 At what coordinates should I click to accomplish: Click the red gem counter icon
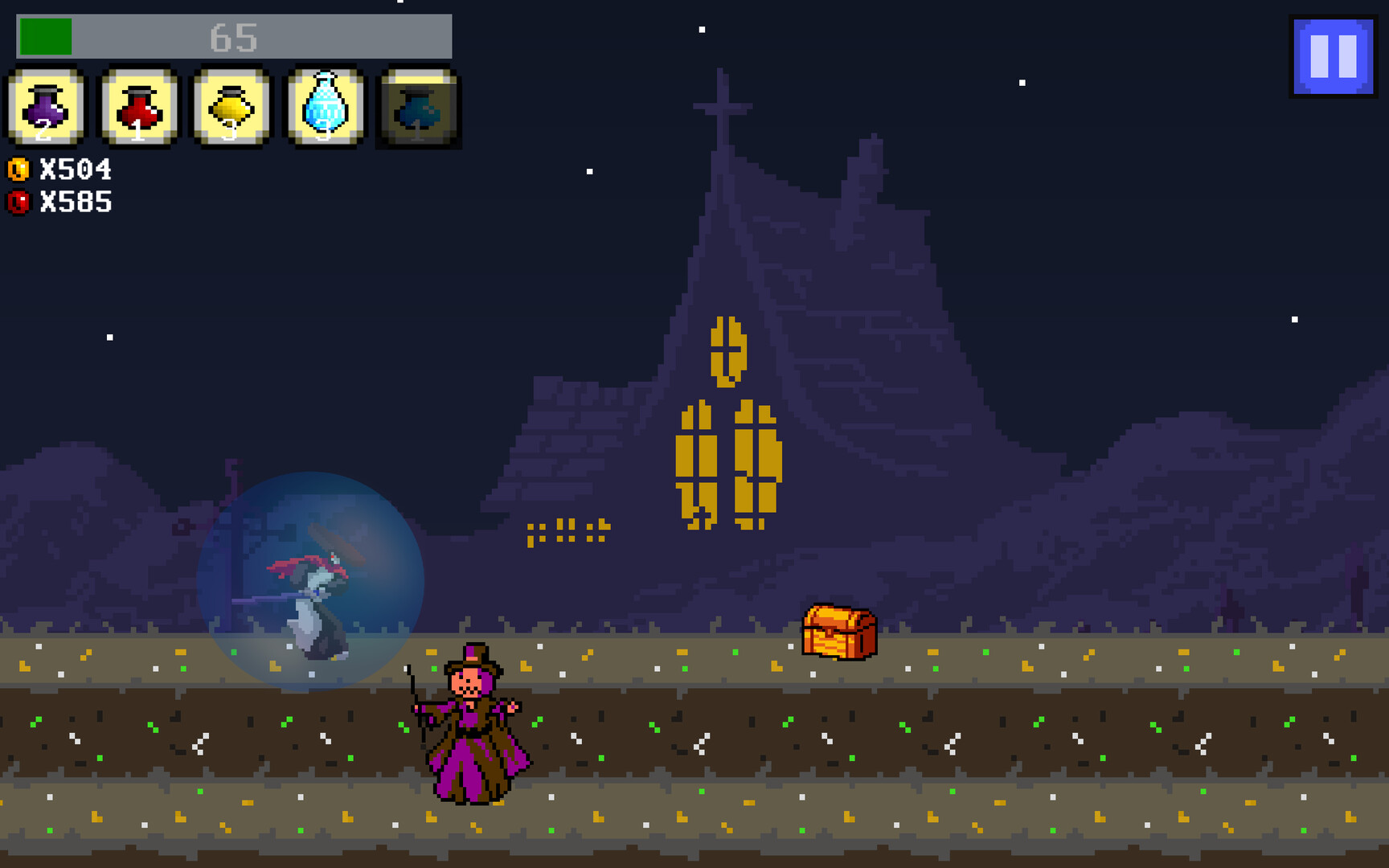click(x=19, y=203)
